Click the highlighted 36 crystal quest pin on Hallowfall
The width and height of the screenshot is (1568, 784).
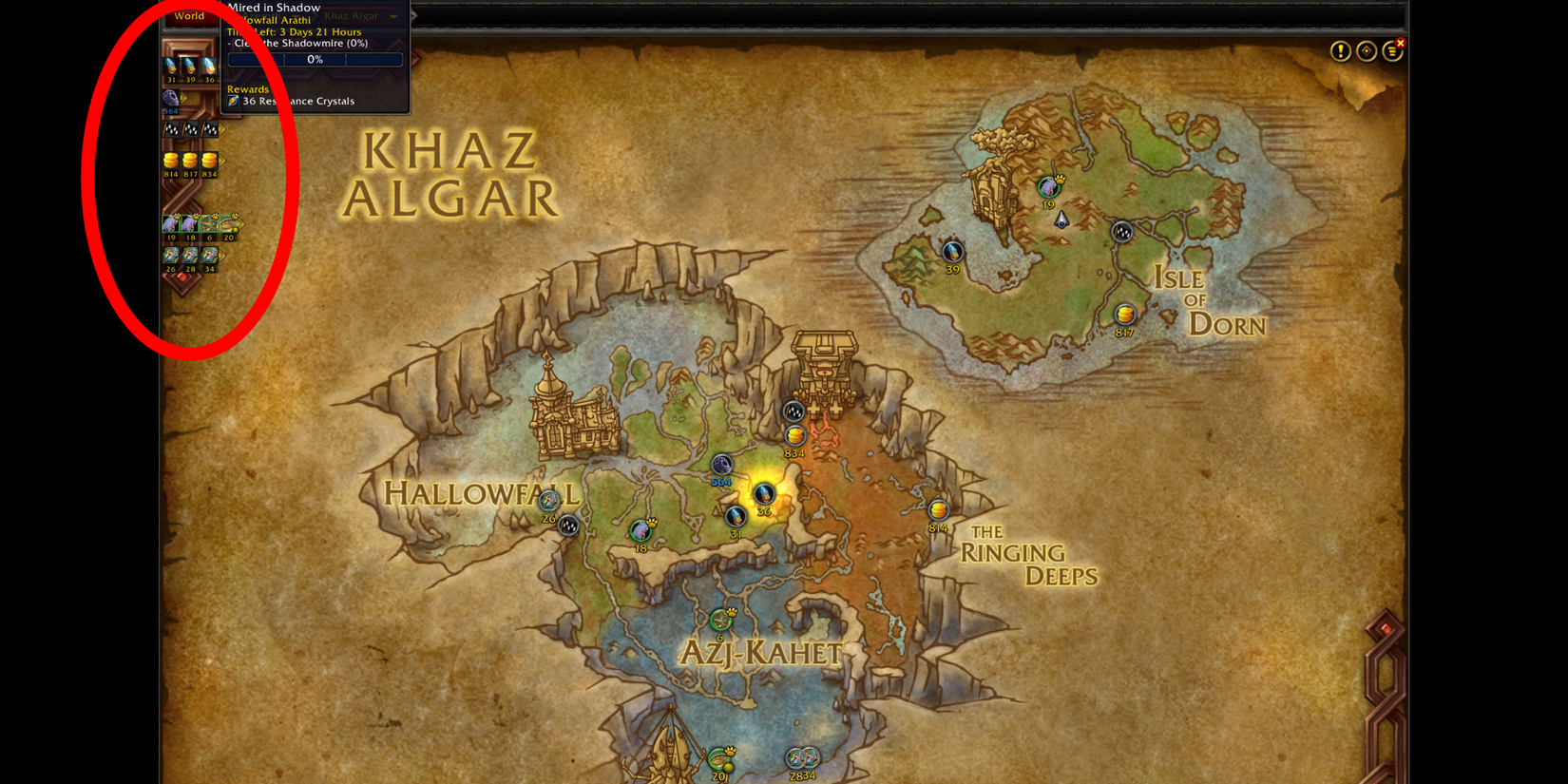pyautogui.click(x=763, y=493)
